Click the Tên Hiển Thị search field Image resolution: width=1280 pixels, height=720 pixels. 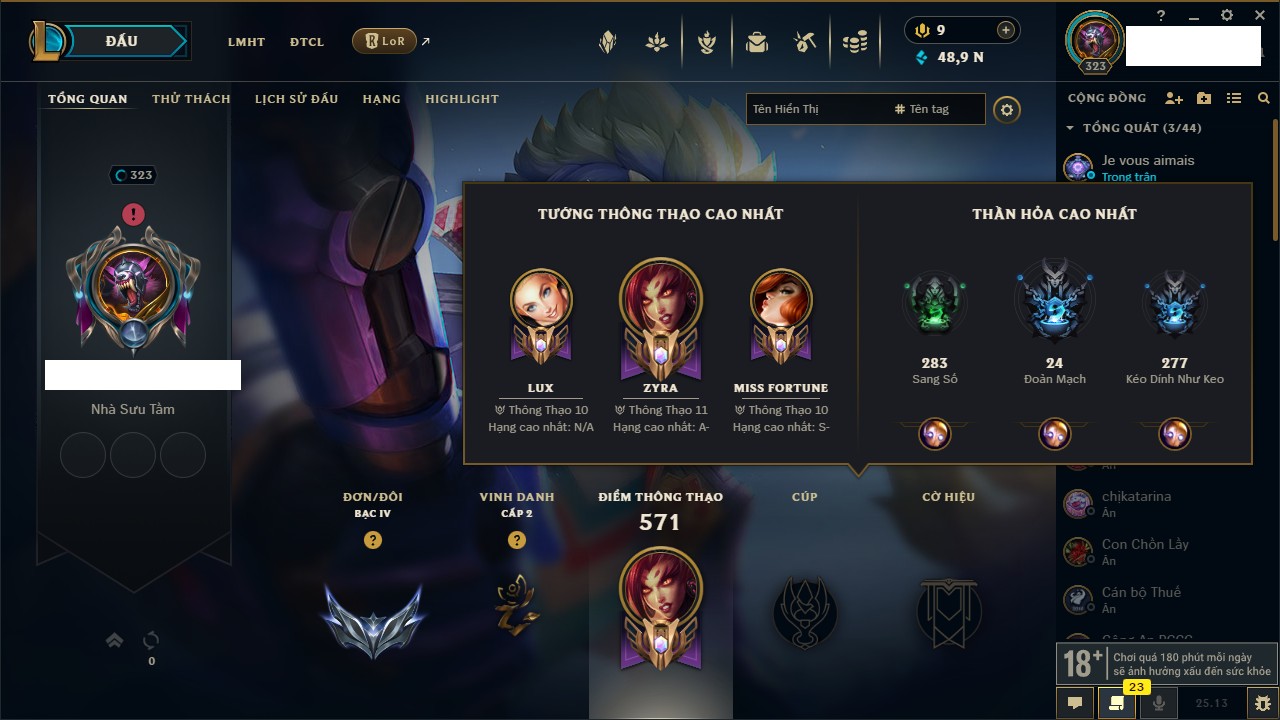(x=817, y=109)
